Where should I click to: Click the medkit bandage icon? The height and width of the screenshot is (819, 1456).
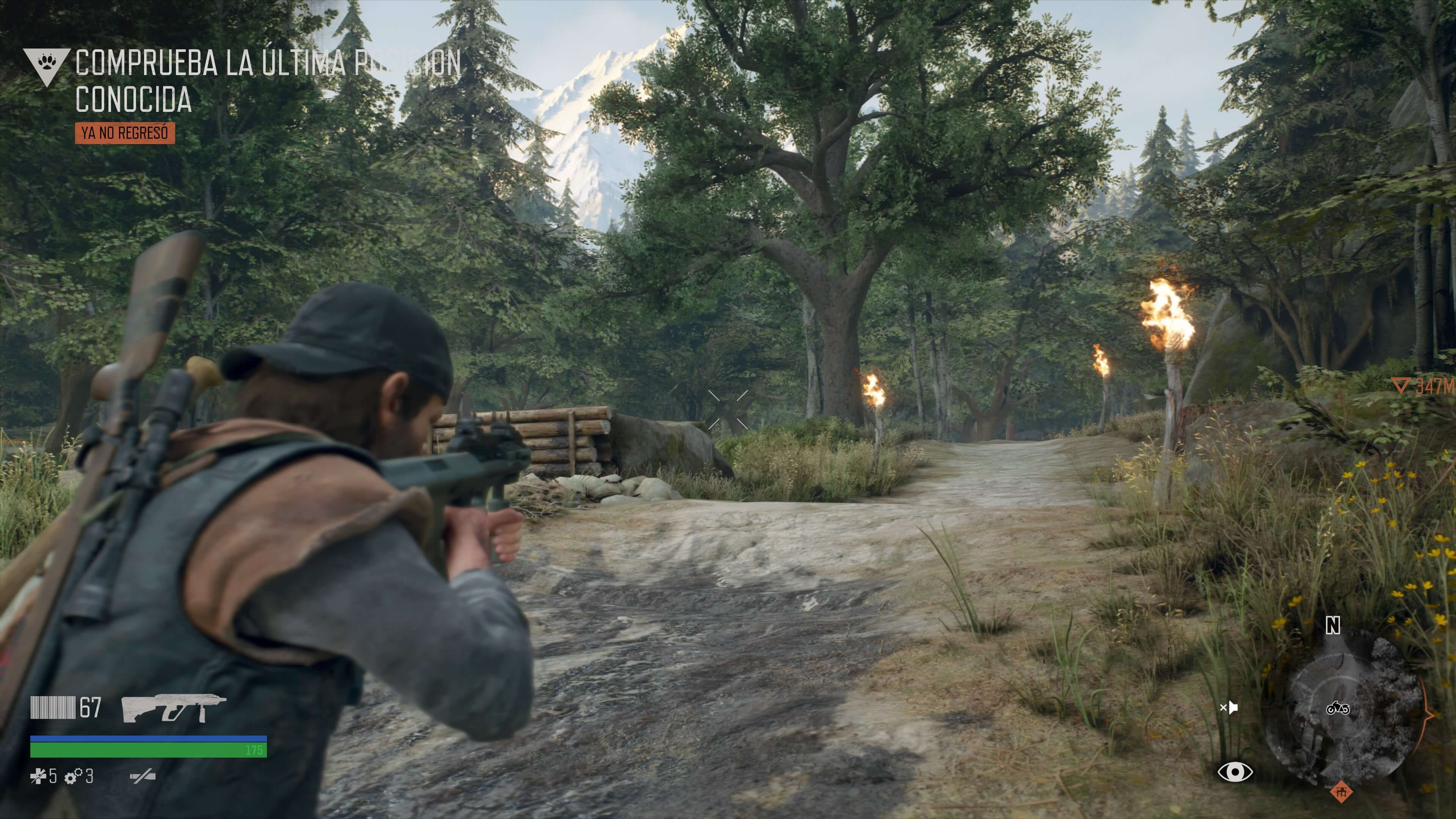pyautogui.click(x=38, y=777)
